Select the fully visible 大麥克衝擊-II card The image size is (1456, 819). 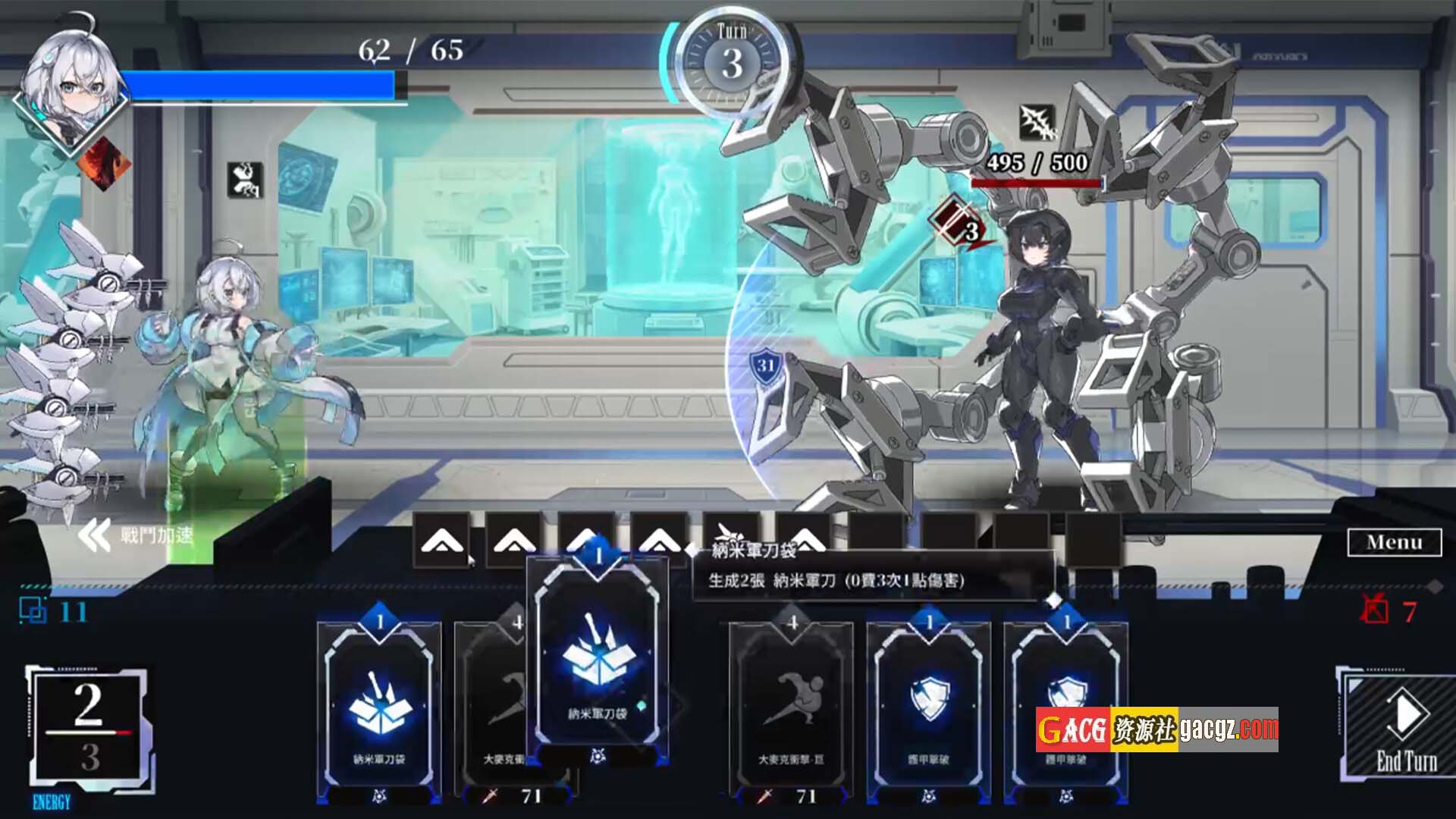[x=791, y=709]
